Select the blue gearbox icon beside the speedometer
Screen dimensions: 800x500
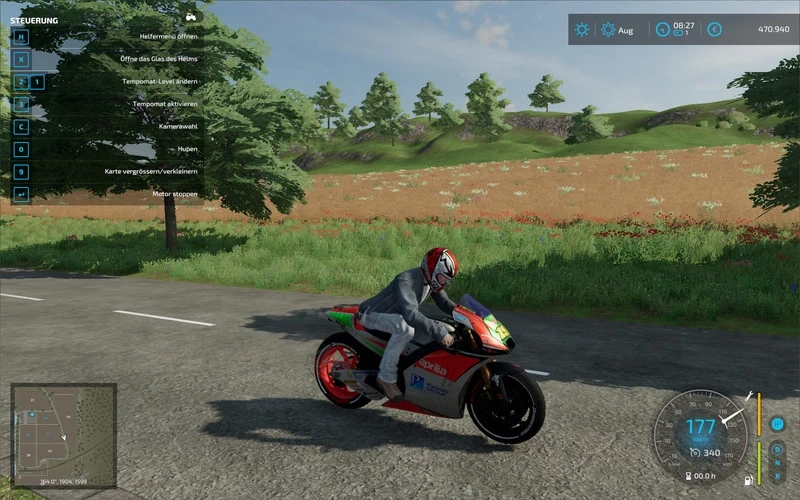pyautogui.click(x=777, y=424)
